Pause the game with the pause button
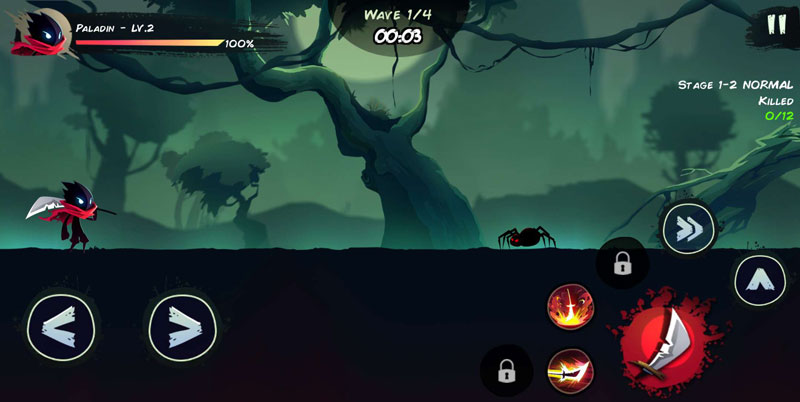The image size is (800, 402). point(776,25)
